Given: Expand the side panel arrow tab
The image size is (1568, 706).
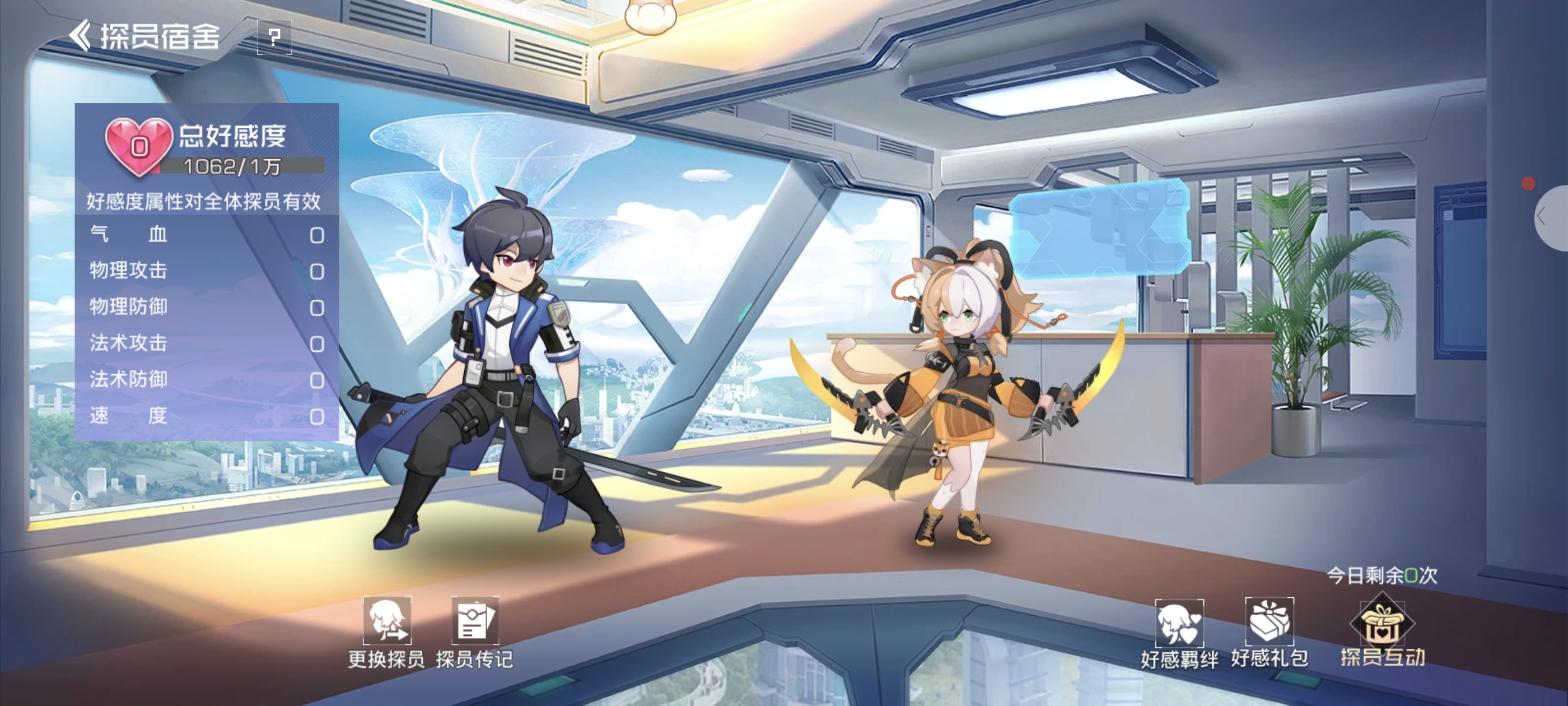Looking at the screenshot, I should point(1549,217).
